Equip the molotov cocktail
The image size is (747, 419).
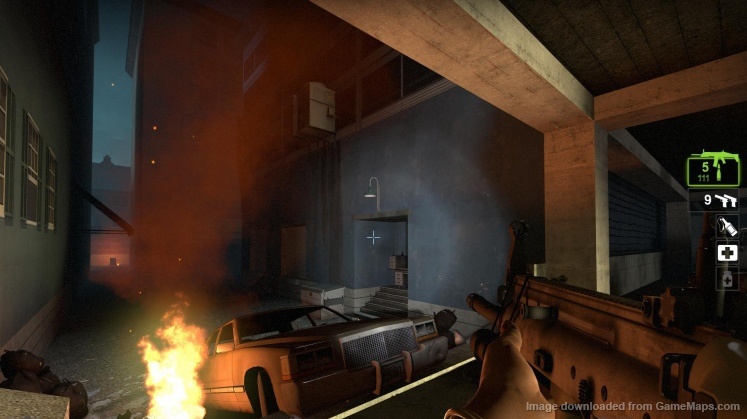(727, 227)
